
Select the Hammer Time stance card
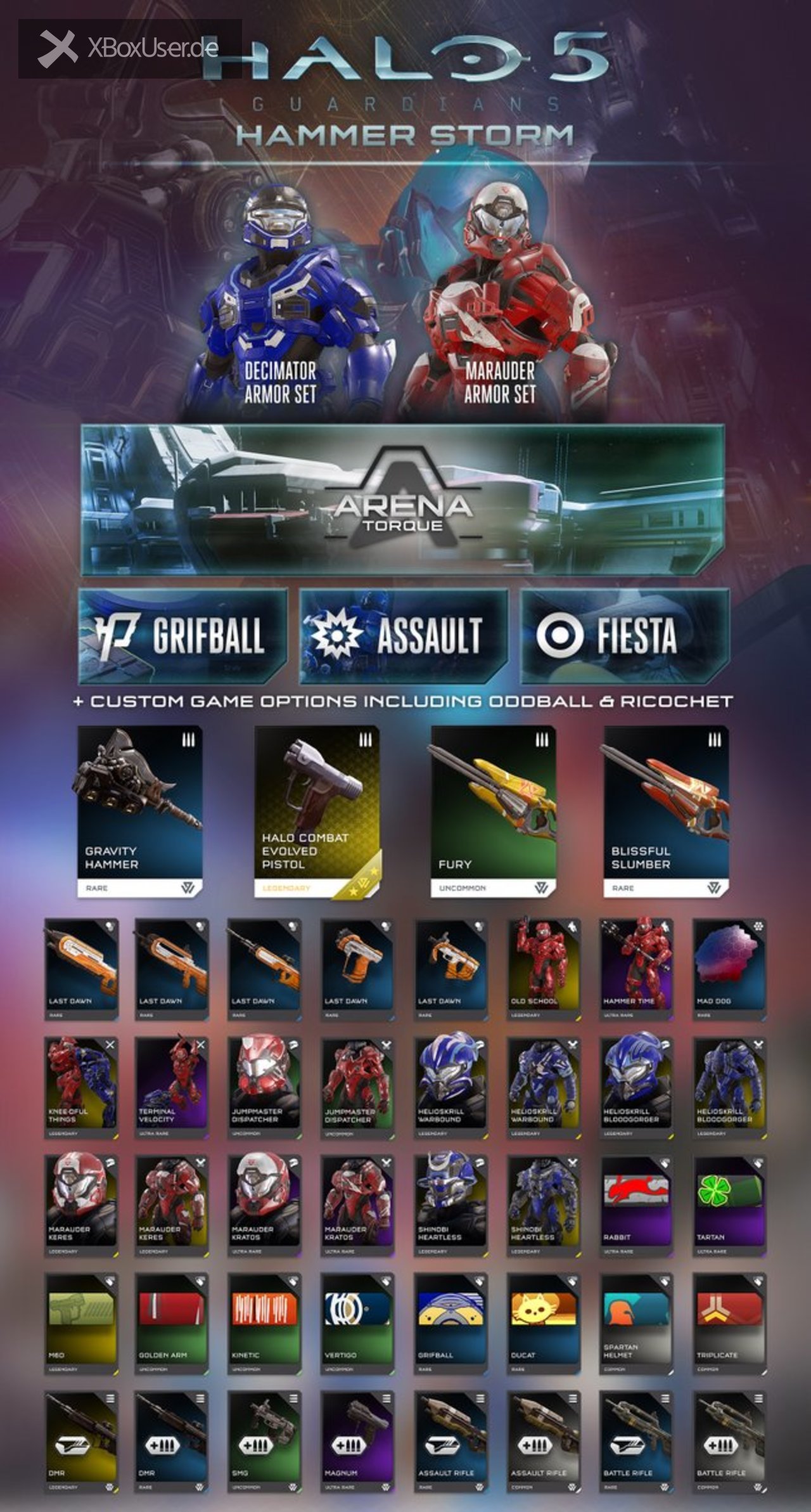tap(636, 969)
